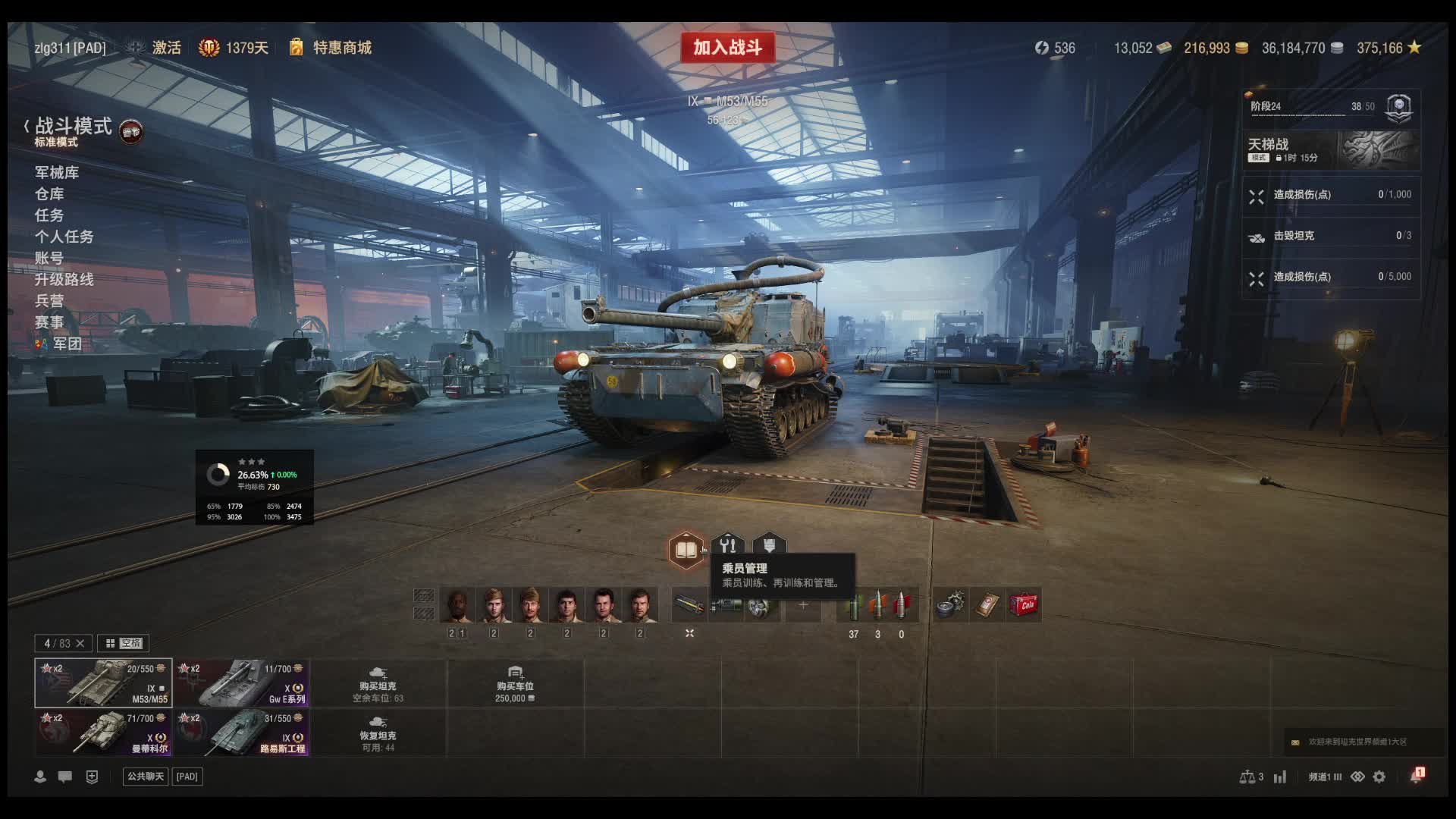Select the 曼蒂科尔 tank tile
The width and height of the screenshot is (1456, 819).
click(103, 733)
